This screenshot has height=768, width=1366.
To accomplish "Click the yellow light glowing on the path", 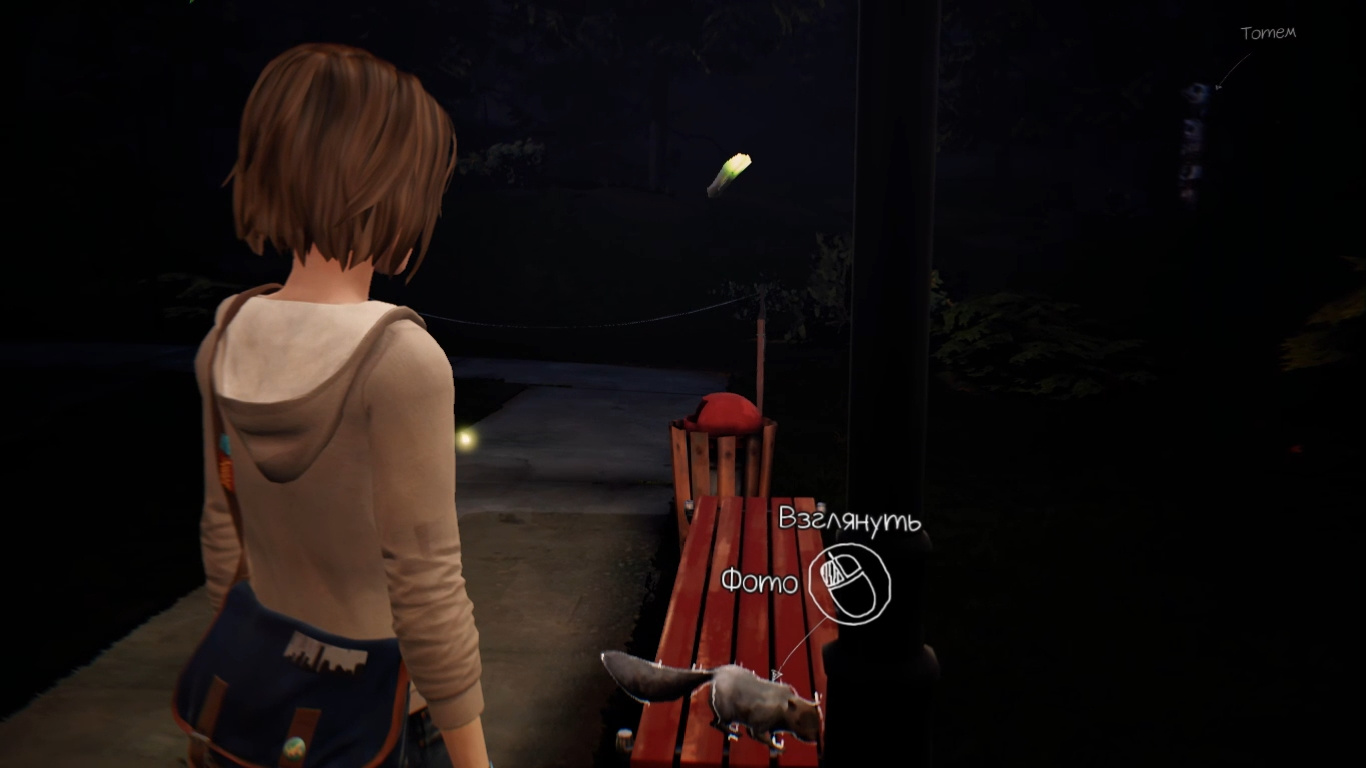I will (466, 436).
